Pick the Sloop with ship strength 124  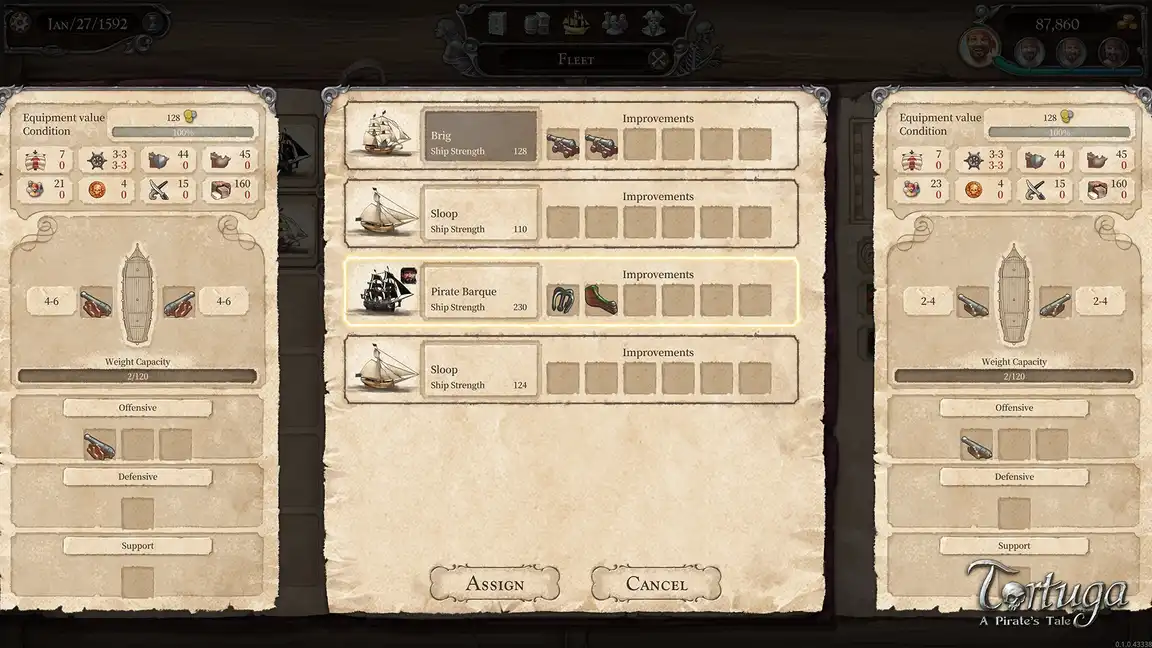point(481,369)
